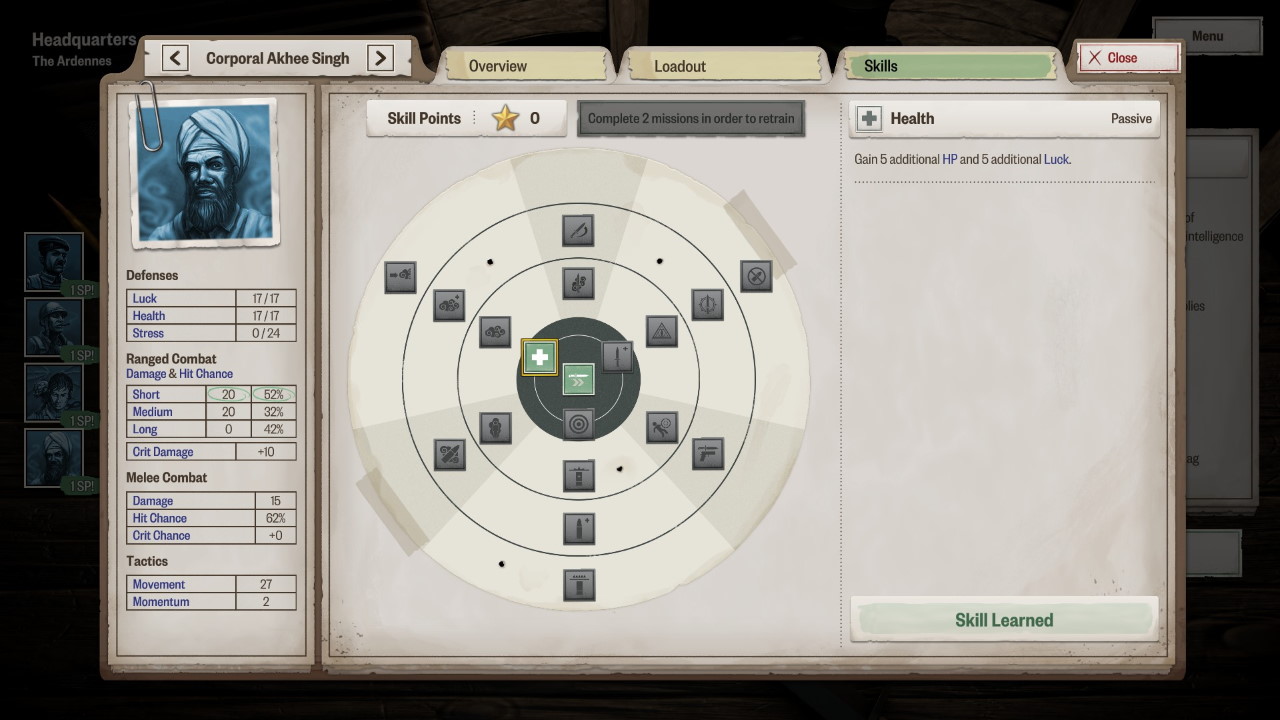Pick the curved blade skill at top
This screenshot has width=1280, height=720.
pyautogui.click(x=578, y=230)
